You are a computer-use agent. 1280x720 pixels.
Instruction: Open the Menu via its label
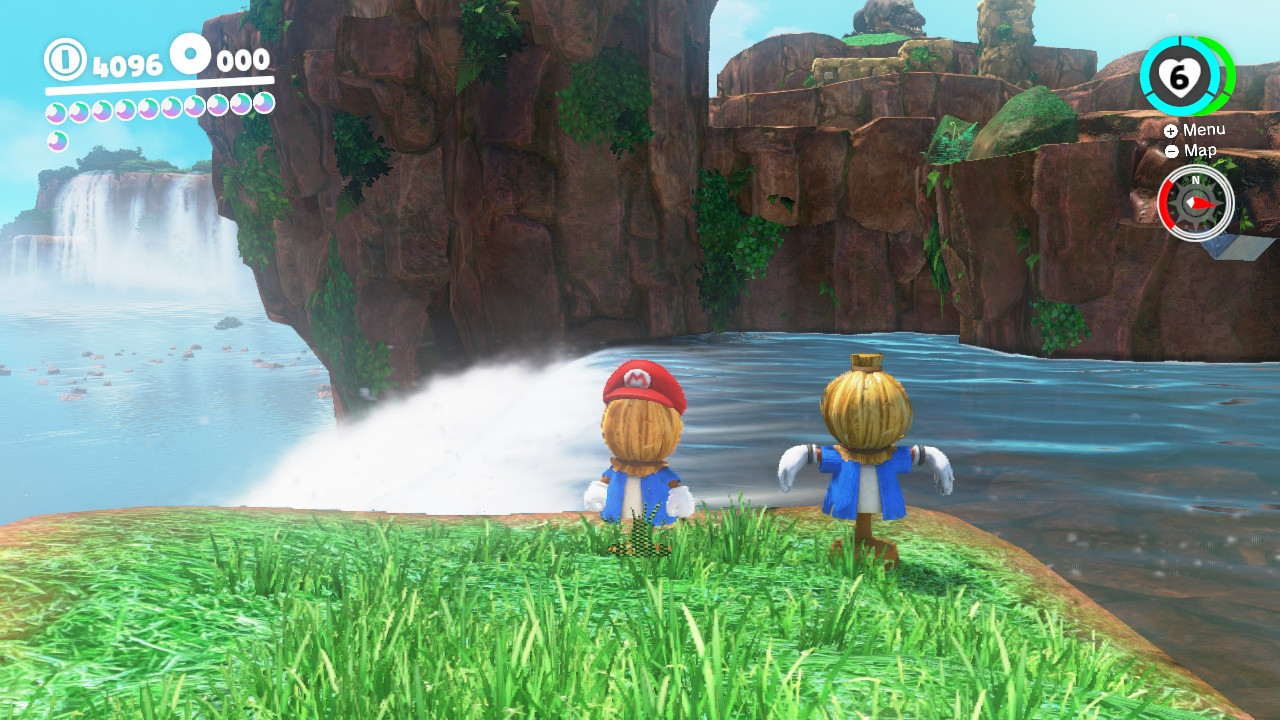pos(1203,129)
